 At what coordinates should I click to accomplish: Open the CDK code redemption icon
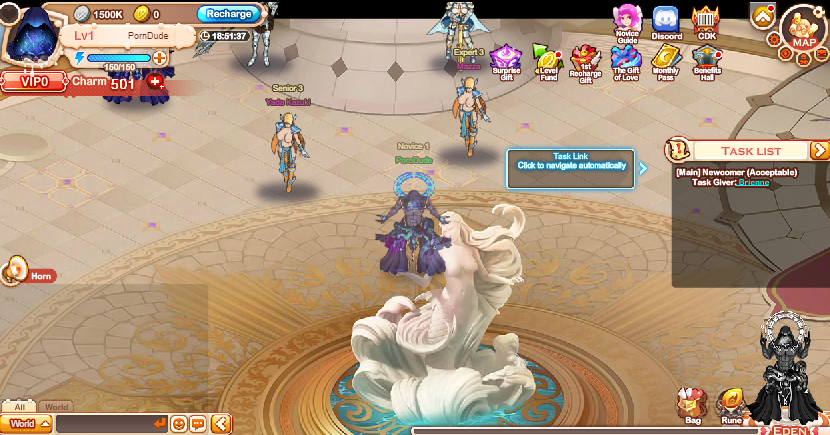[x=707, y=21]
